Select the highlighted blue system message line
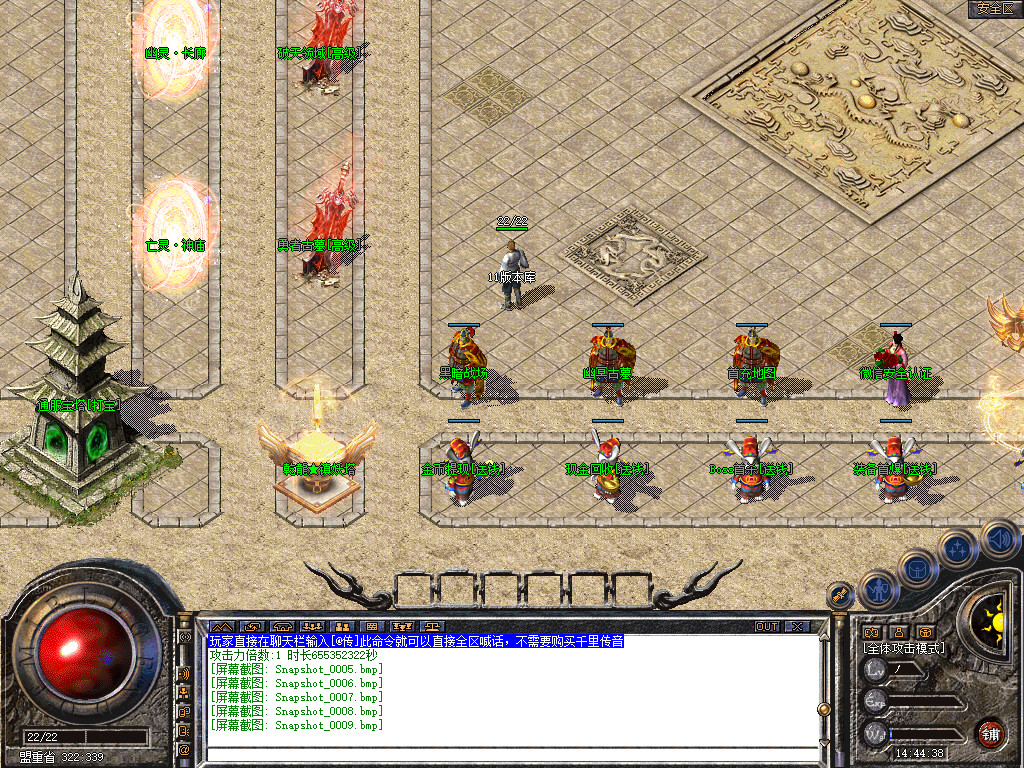 tap(416, 641)
